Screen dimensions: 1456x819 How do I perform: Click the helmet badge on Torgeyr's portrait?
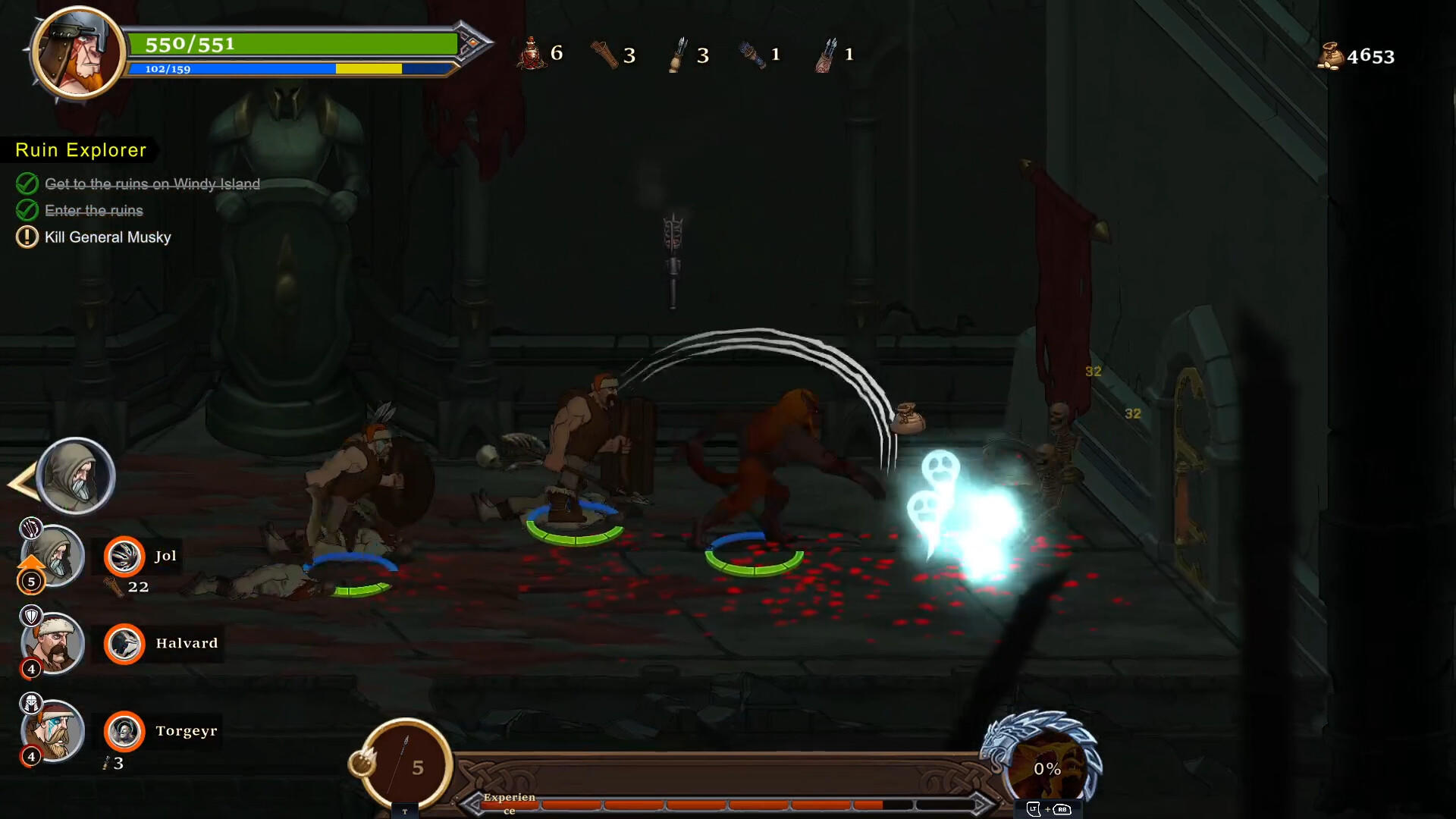[x=30, y=703]
